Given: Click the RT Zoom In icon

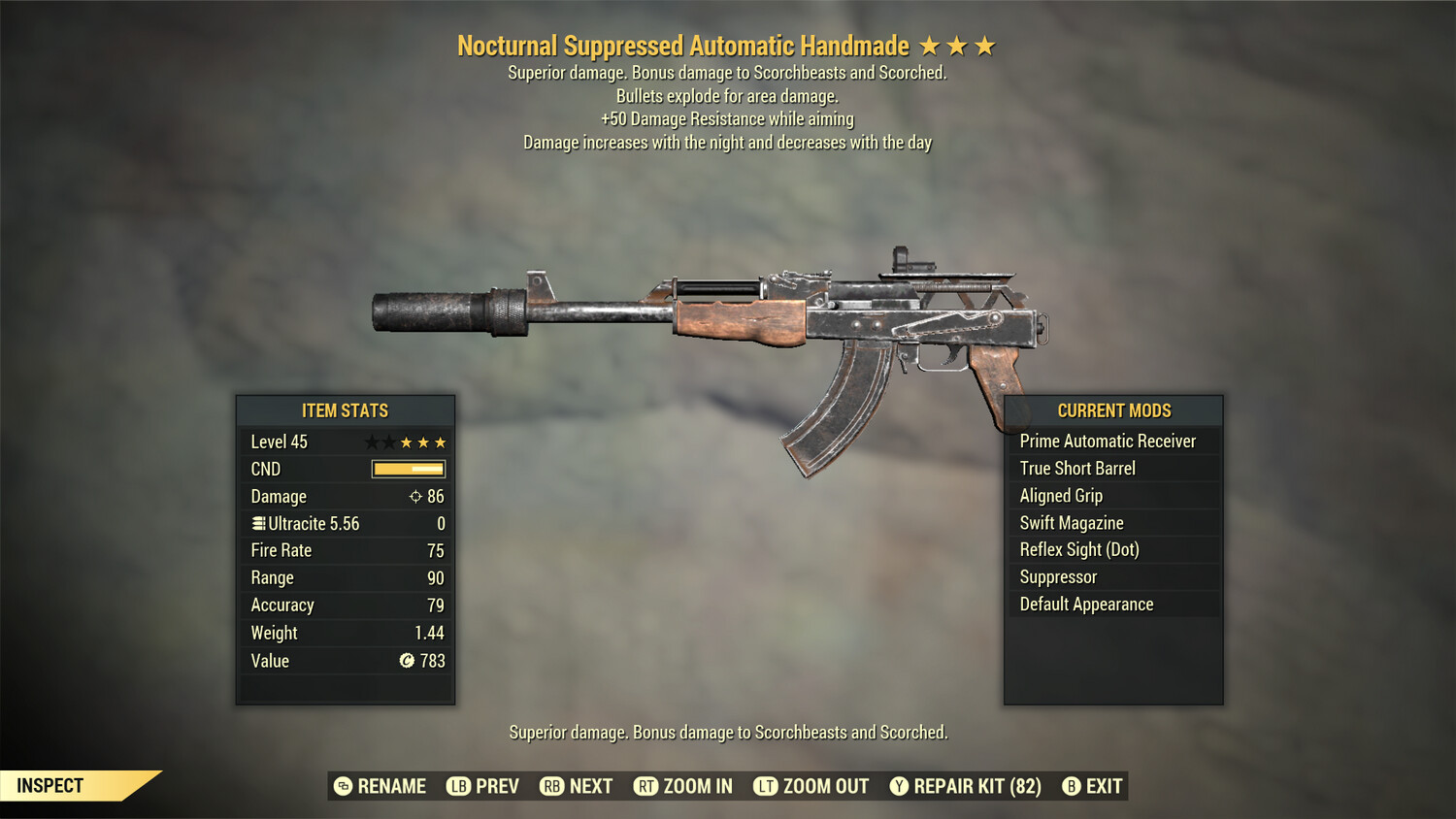Looking at the screenshot, I should pyautogui.click(x=645, y=786).
